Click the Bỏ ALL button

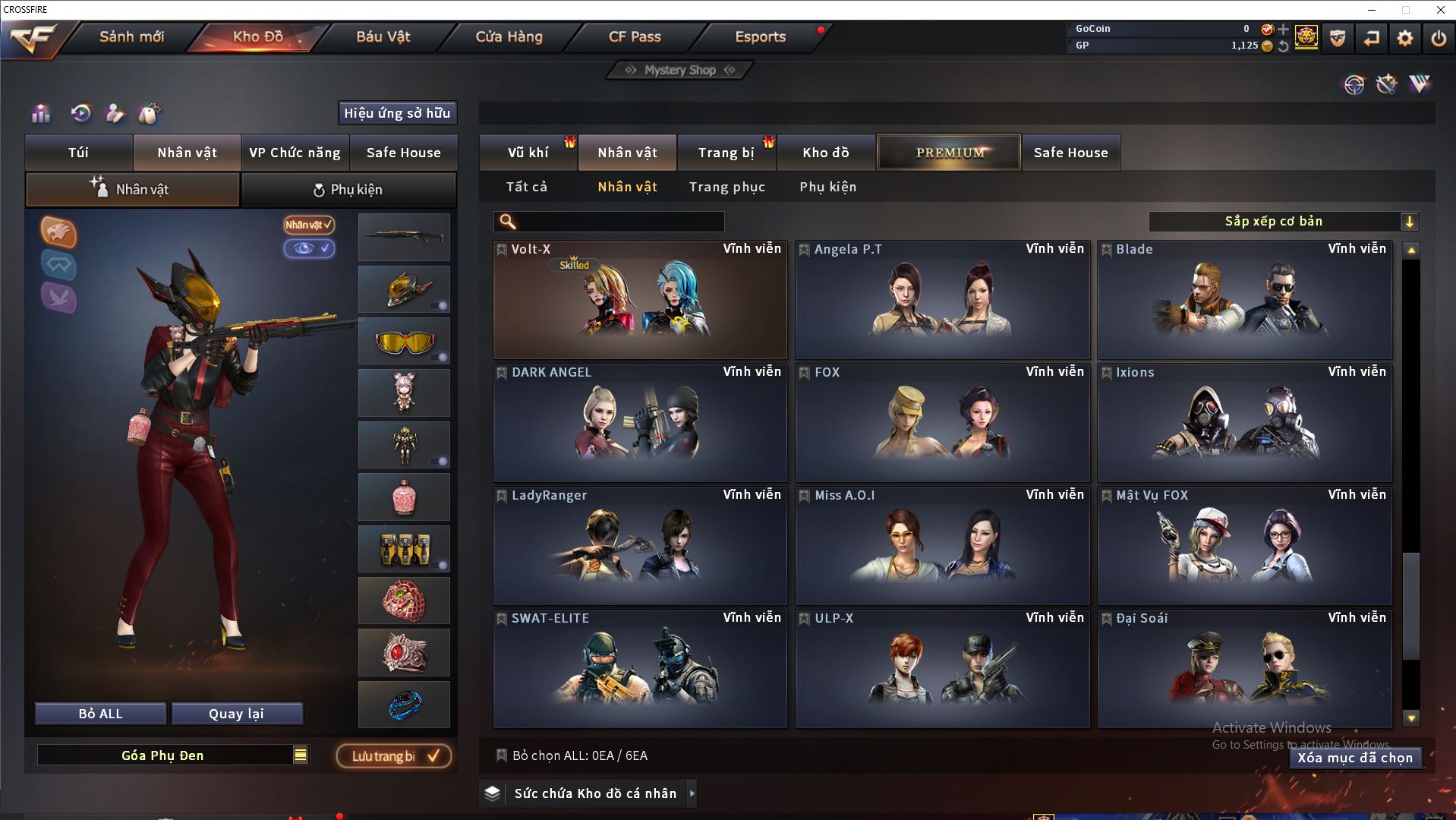point(100,714)
